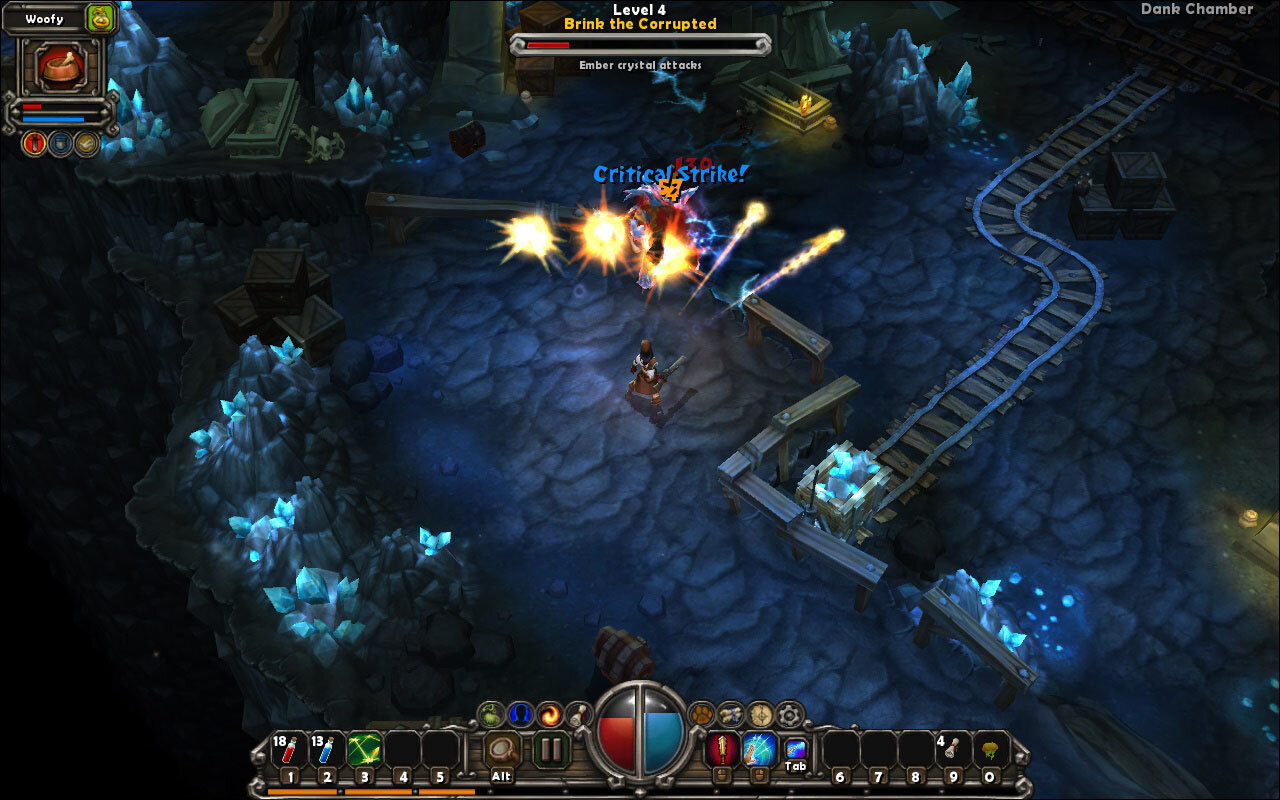Screen dimensions: 1280x800
Task: Open the green inventory bag button
Action: coord(490,714)
